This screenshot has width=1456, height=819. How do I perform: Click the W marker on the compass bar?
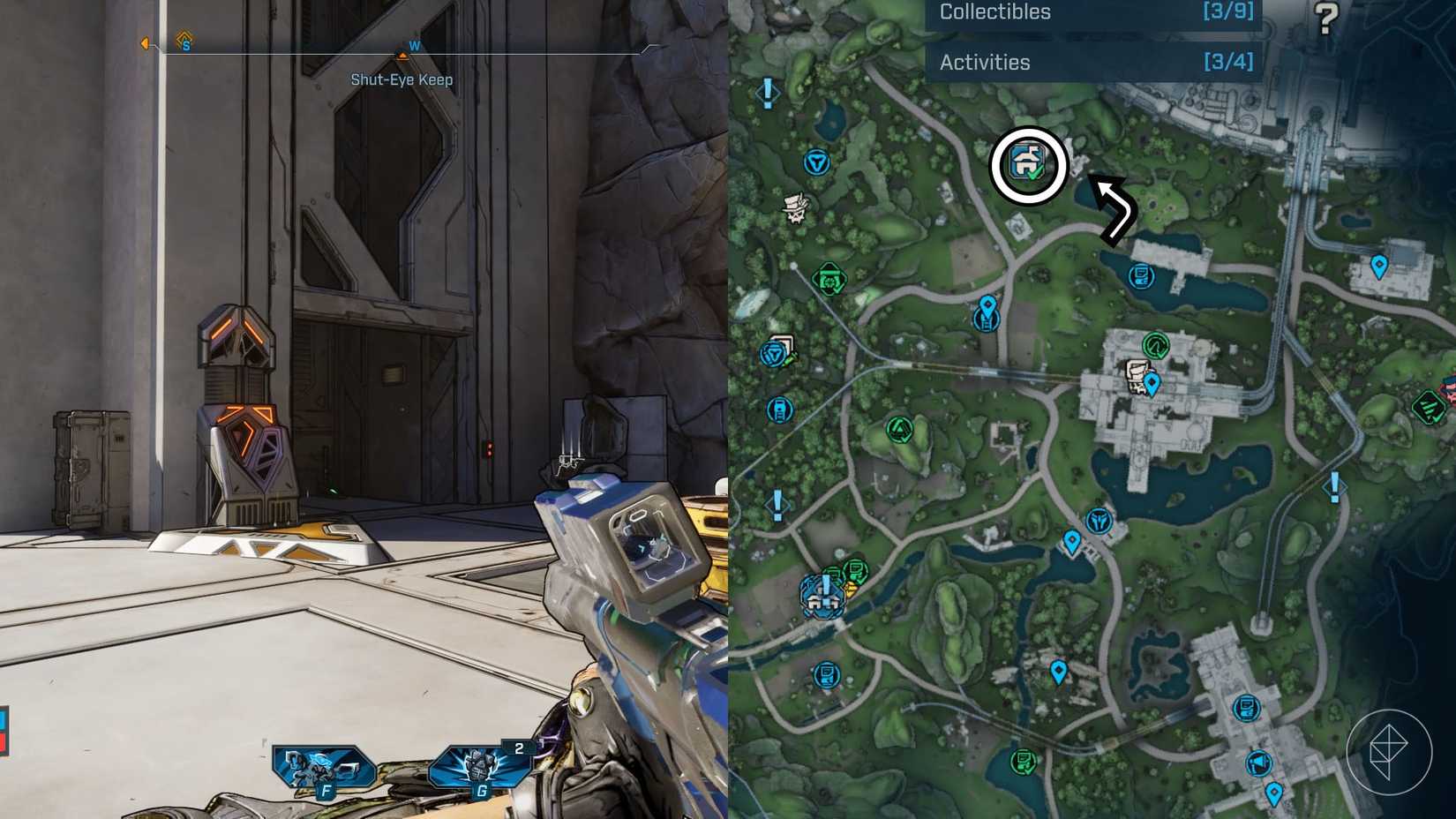point(415,46)
